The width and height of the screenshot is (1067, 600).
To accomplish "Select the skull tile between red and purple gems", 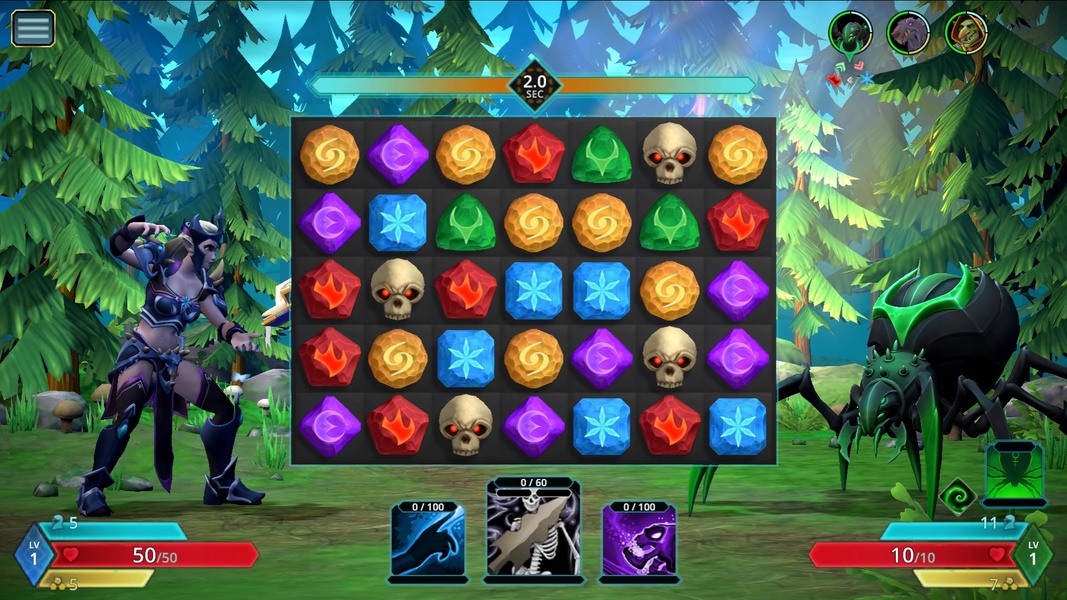I will point(465,425).
